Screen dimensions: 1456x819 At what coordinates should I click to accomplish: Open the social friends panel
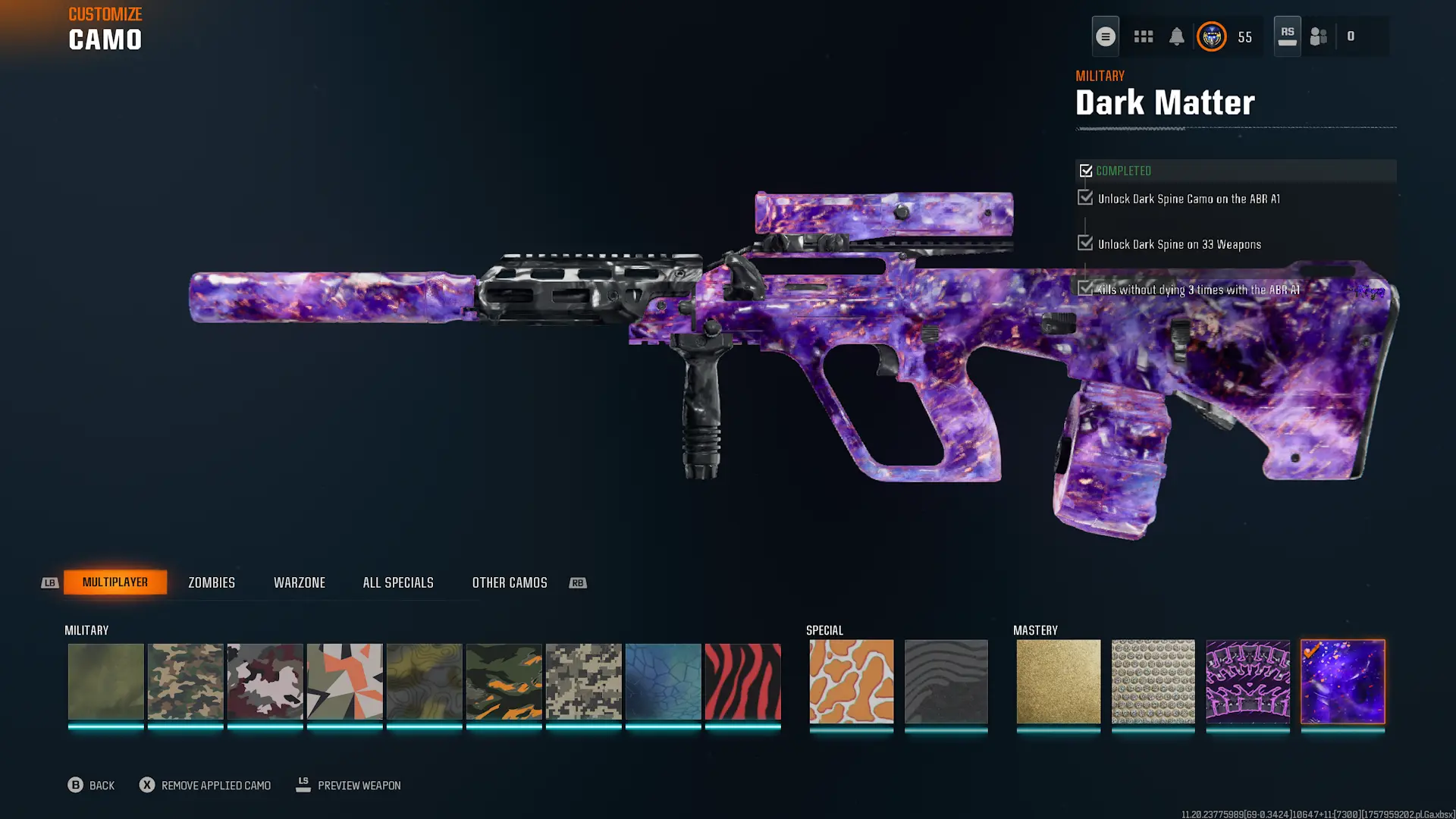pyautogui.click(x=1319, y=36)
